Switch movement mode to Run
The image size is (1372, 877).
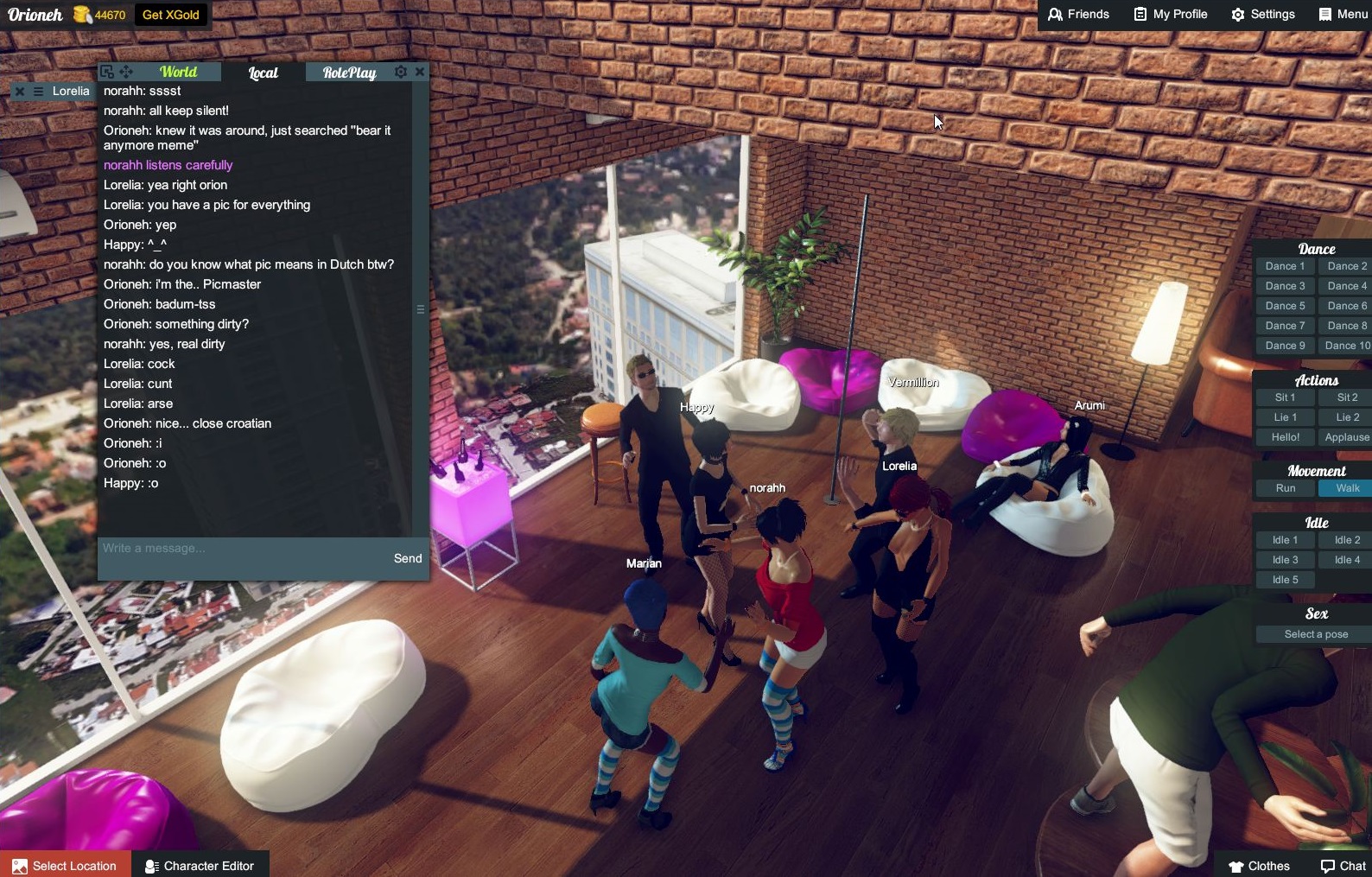[x=1284, y=487]
